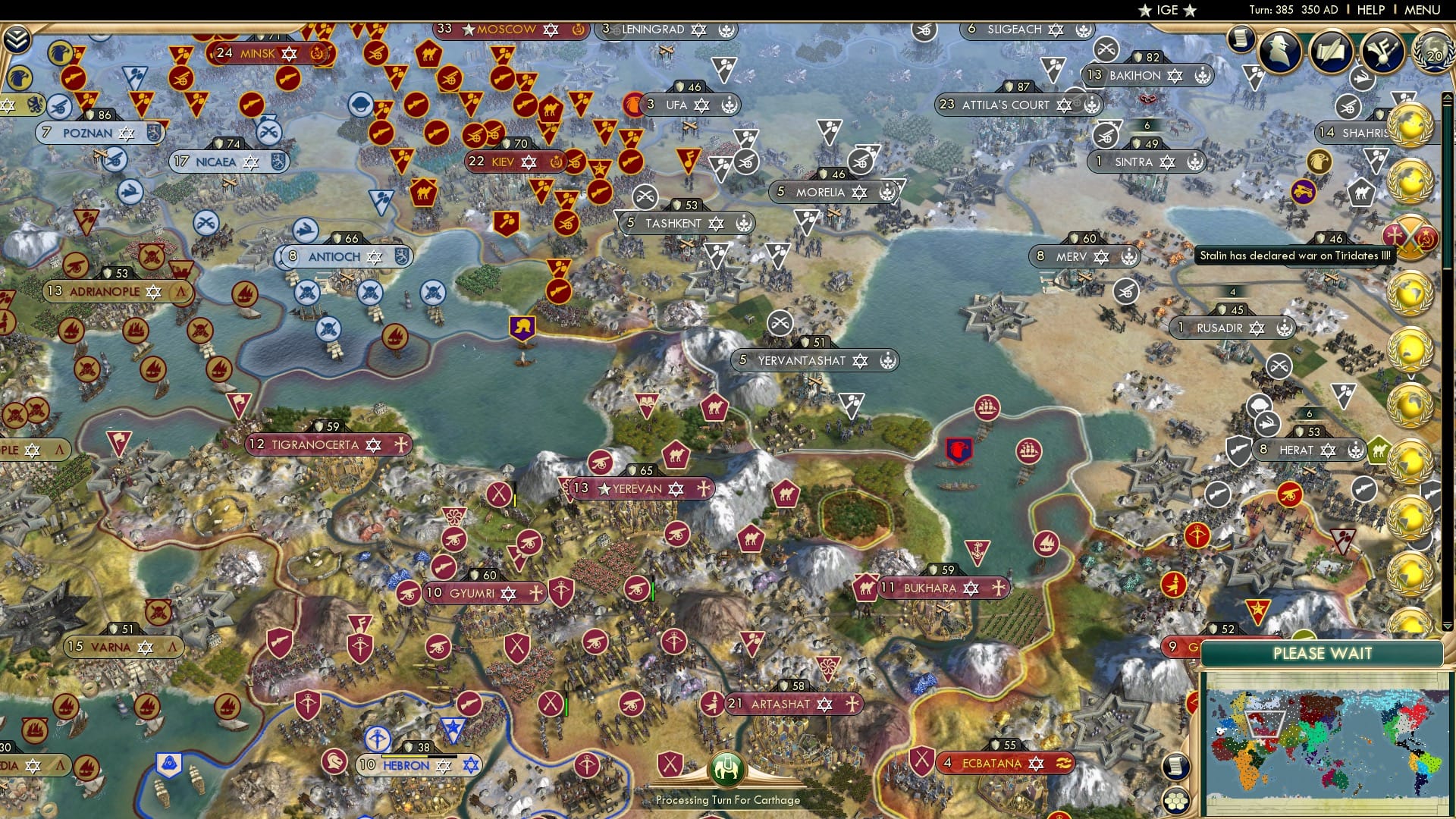This screenshot has width=1456, height=819.
Task: Select the Yerevan city banner
Action: click(639, 489)
